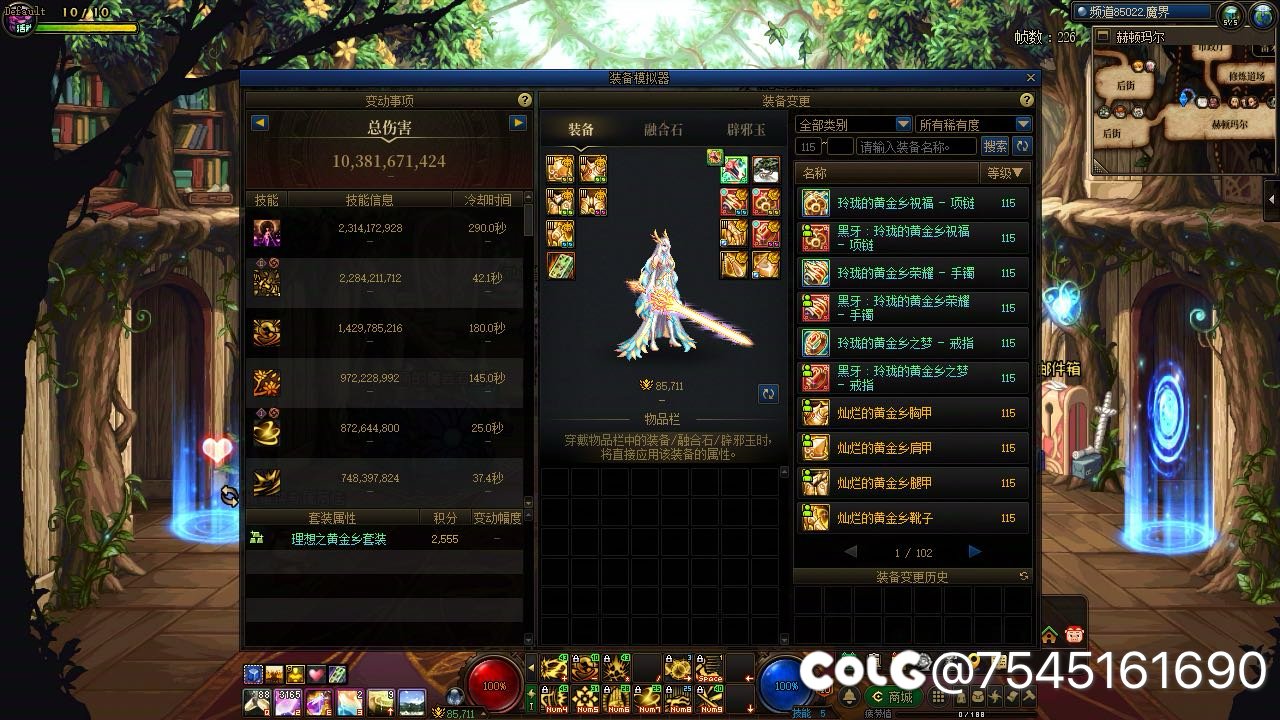Select the 灿烂的黄金乡靴子 boots icon

pyautogui.click(x=815, y=518)
